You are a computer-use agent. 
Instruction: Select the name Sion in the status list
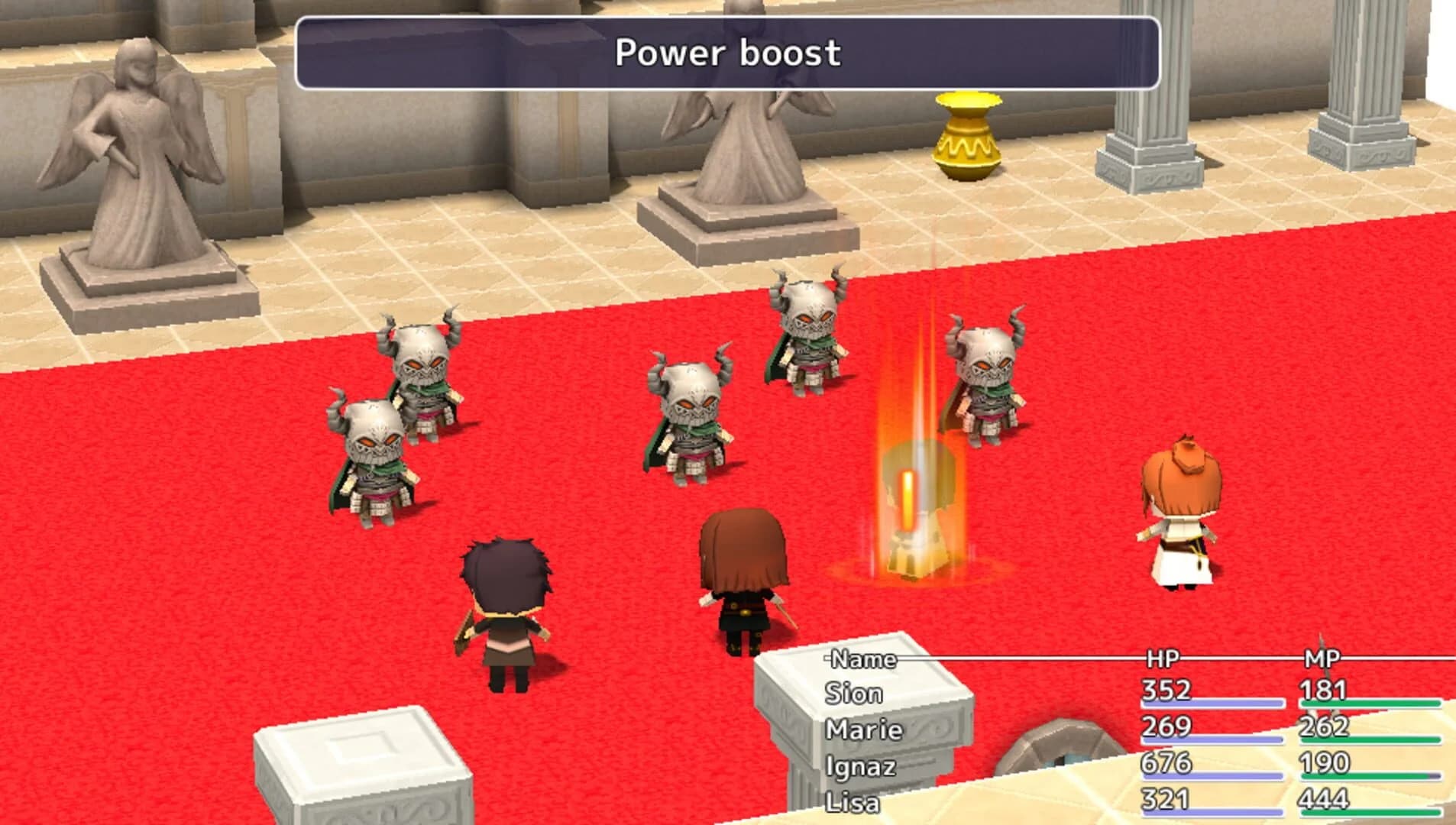click(853, 694)
